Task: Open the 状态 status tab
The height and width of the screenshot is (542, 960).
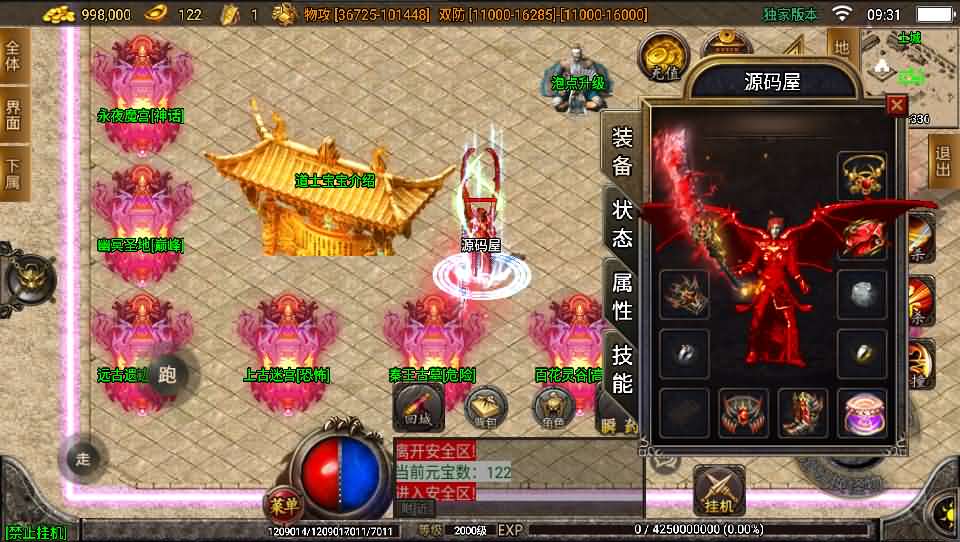Action: pyautogui.click(x=622, y=224)
